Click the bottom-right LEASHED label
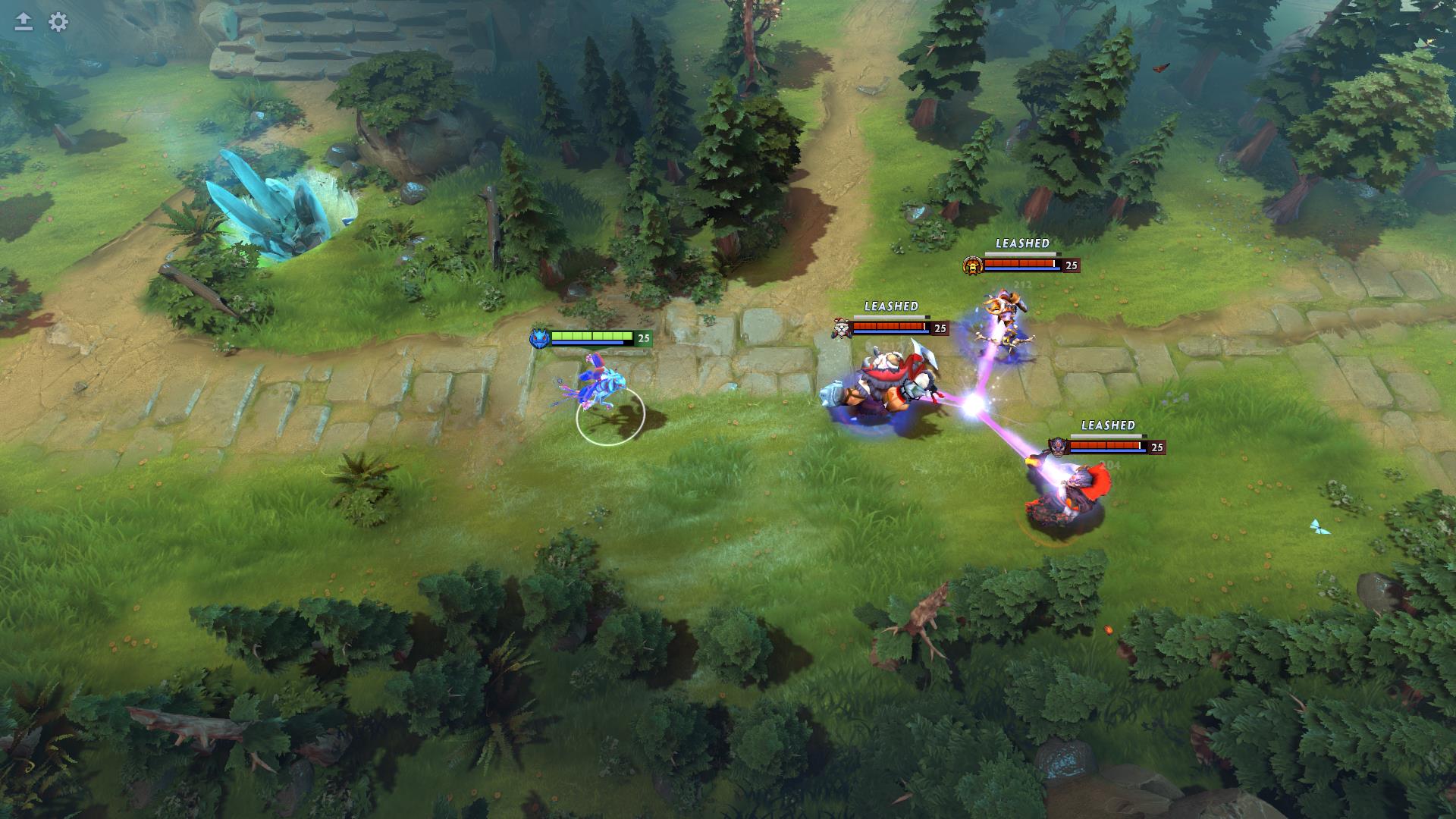The image size is (1456, 819). coord(1109,426)
